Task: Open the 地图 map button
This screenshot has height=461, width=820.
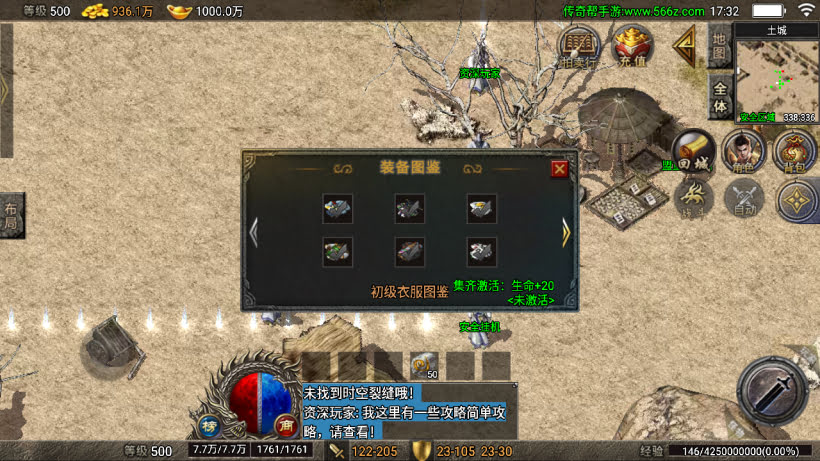Action: (x=720, y=45)
